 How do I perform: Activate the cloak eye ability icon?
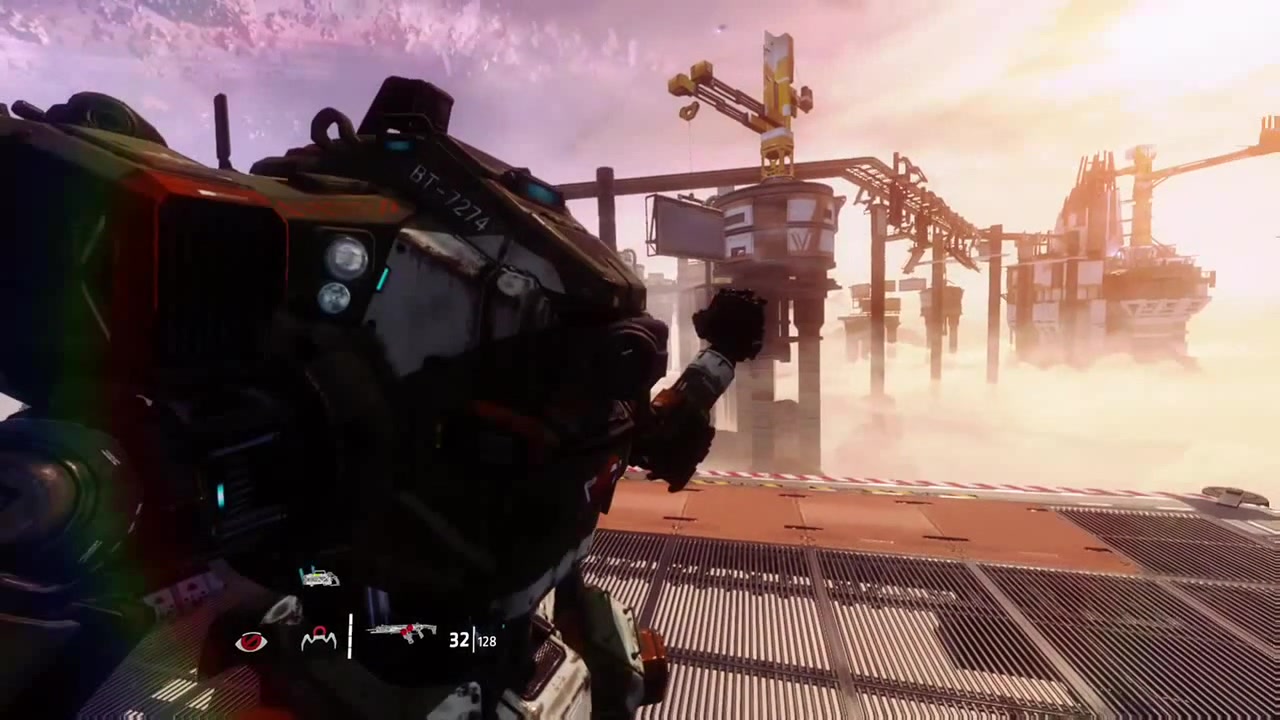tap(251, 642)
